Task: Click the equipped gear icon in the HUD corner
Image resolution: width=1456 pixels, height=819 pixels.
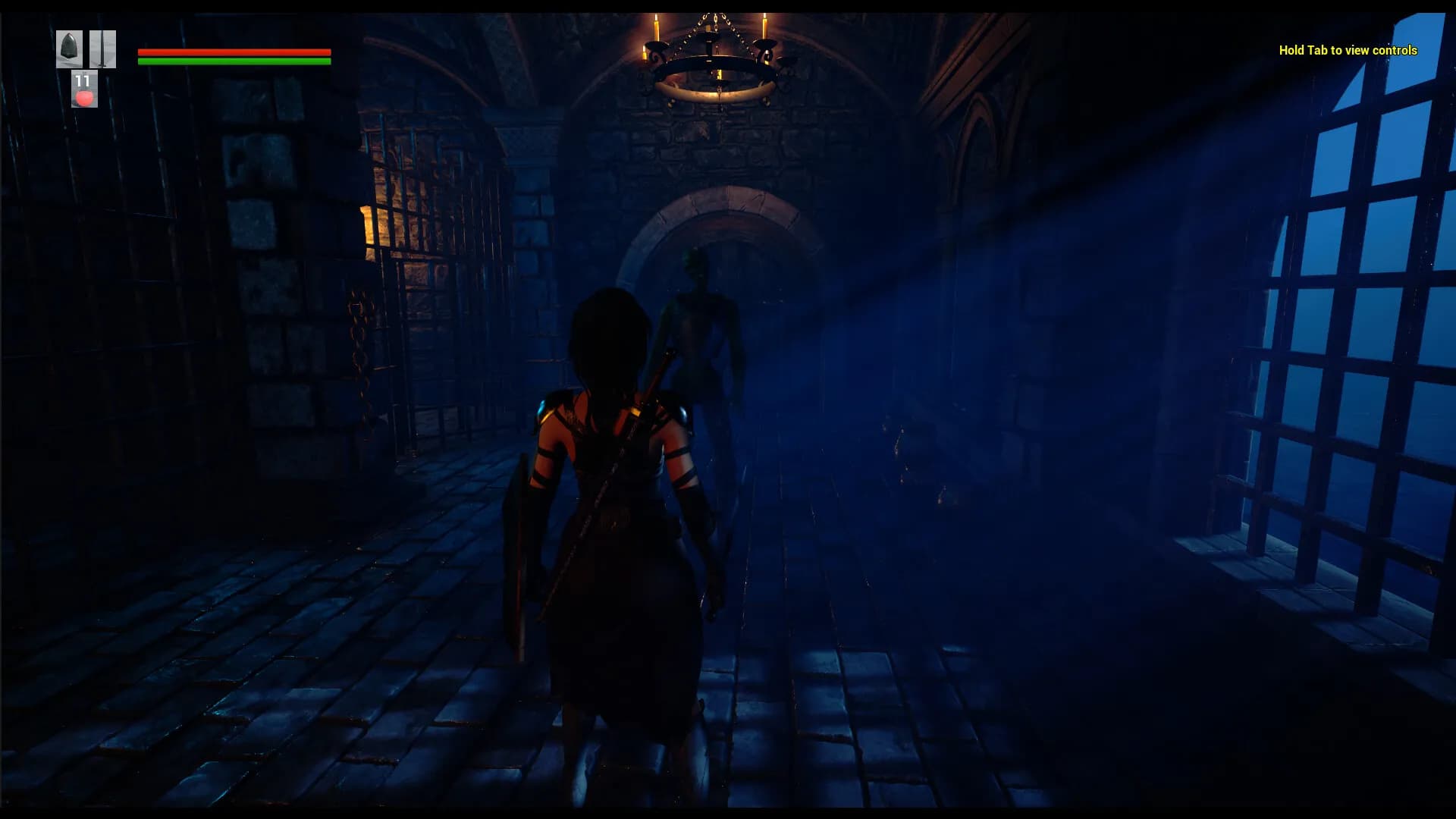Action: pos(69,49)
